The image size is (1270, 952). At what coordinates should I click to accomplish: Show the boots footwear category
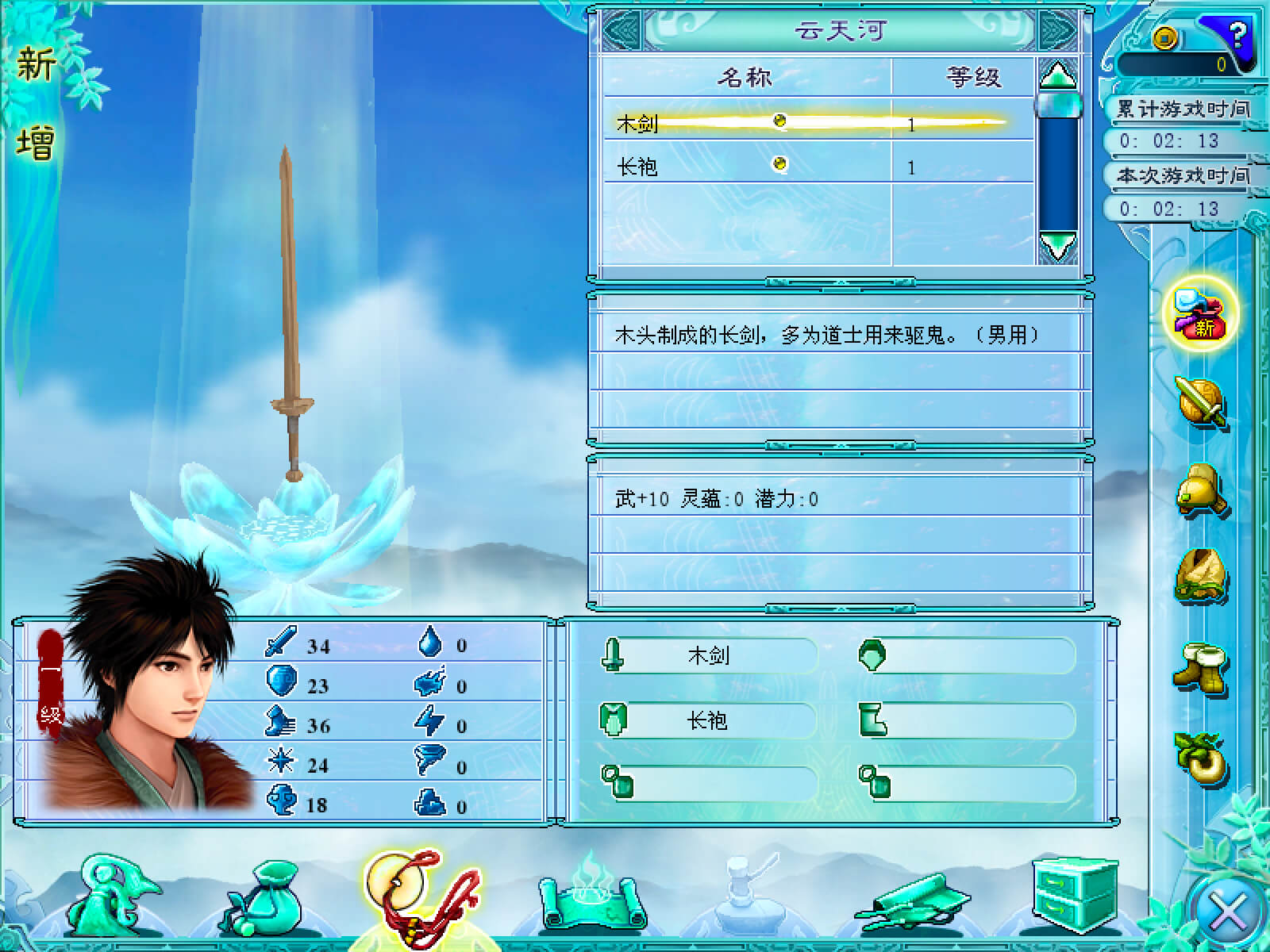(1201, 670)
